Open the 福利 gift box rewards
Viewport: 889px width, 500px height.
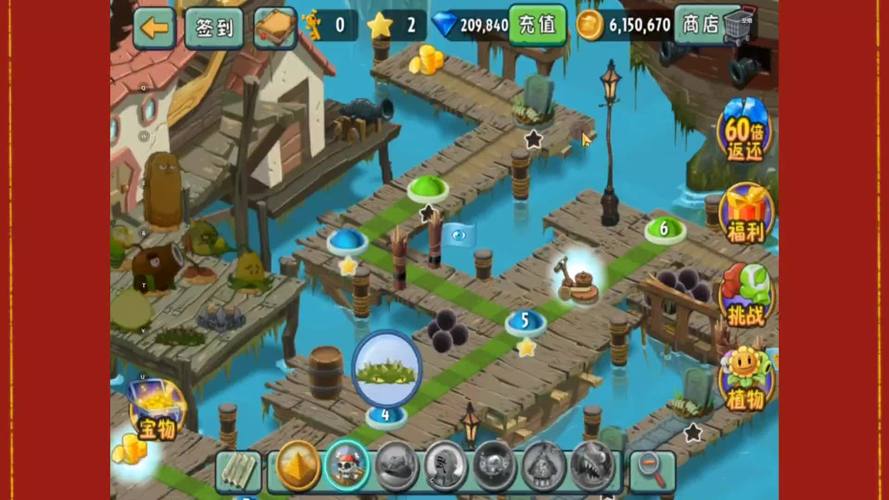(x=745, y=213)
